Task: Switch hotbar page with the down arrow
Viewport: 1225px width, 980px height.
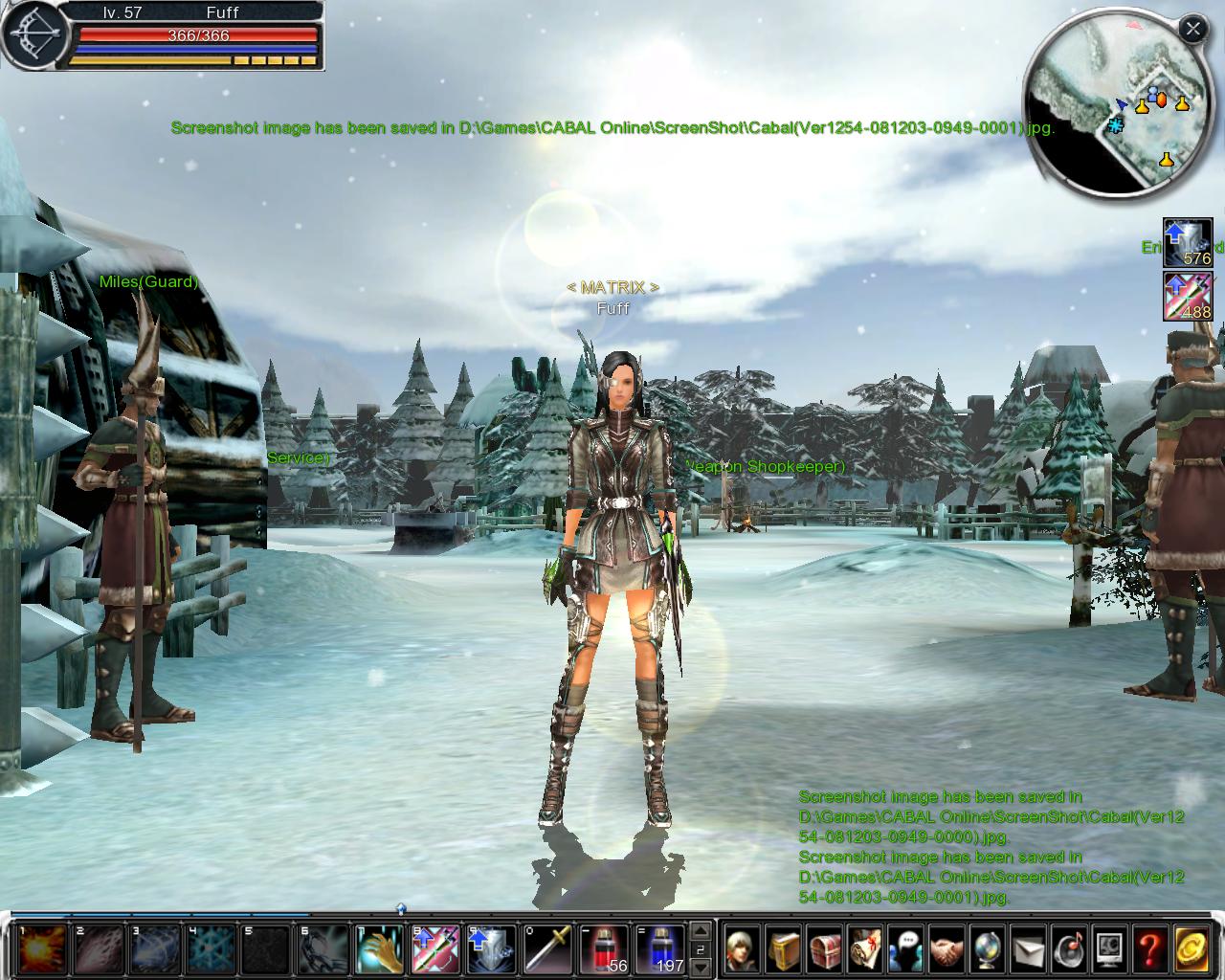Action: click(702, 966)
